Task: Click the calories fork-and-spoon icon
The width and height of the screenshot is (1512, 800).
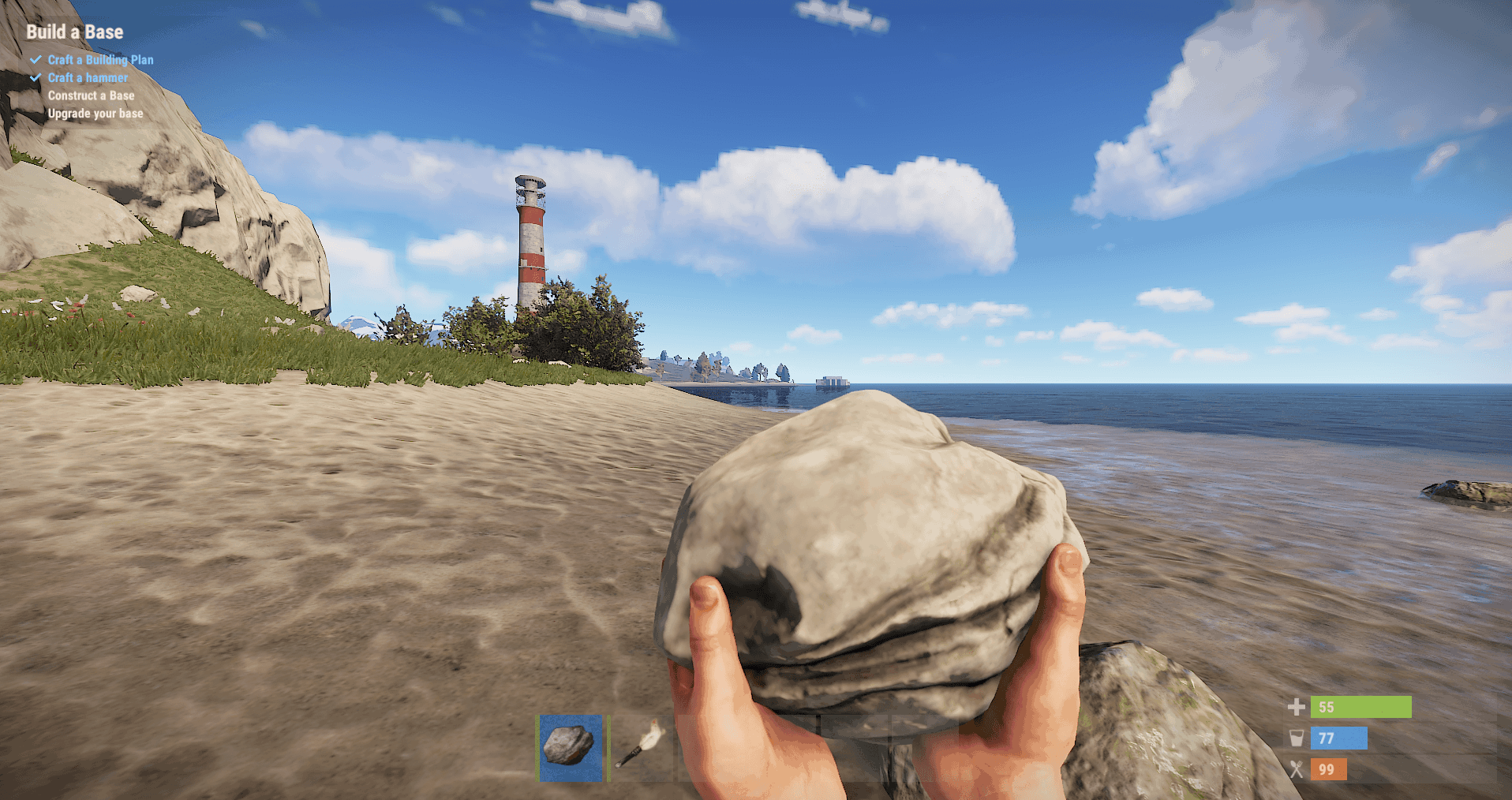Action: (1297, 769)
